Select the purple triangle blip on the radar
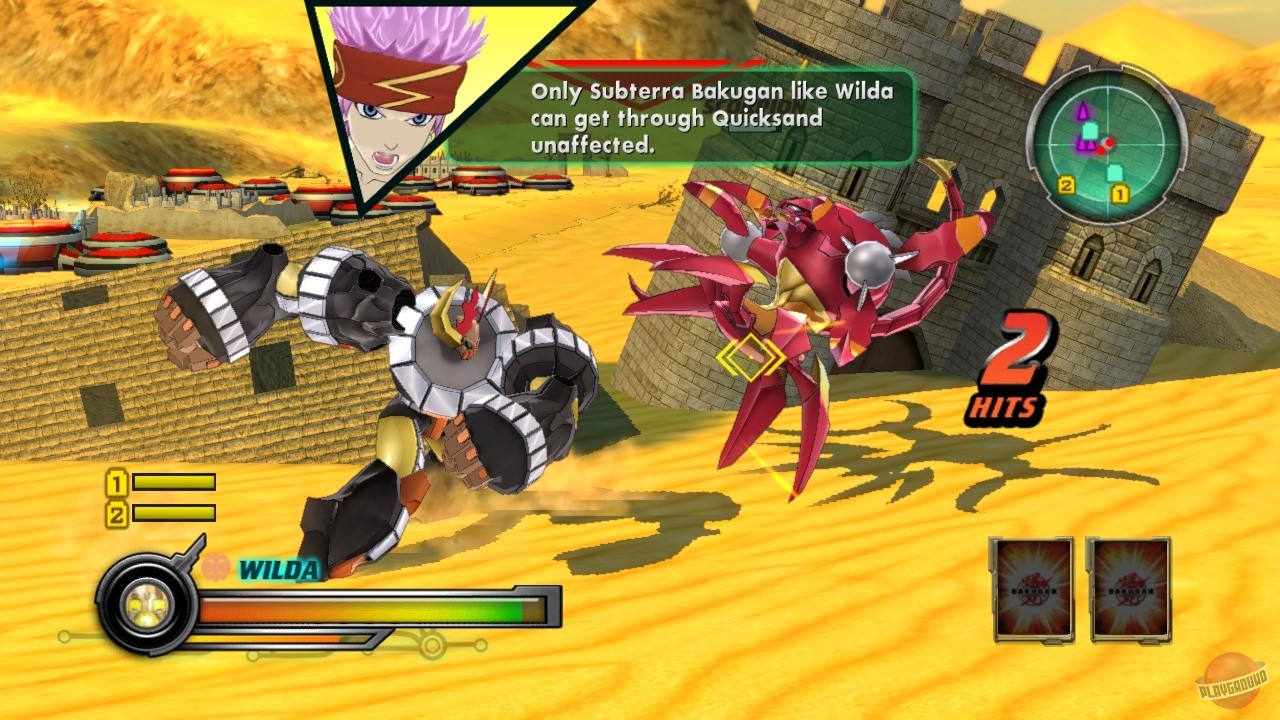The image size is (1280, 720). click(1083, 110)
